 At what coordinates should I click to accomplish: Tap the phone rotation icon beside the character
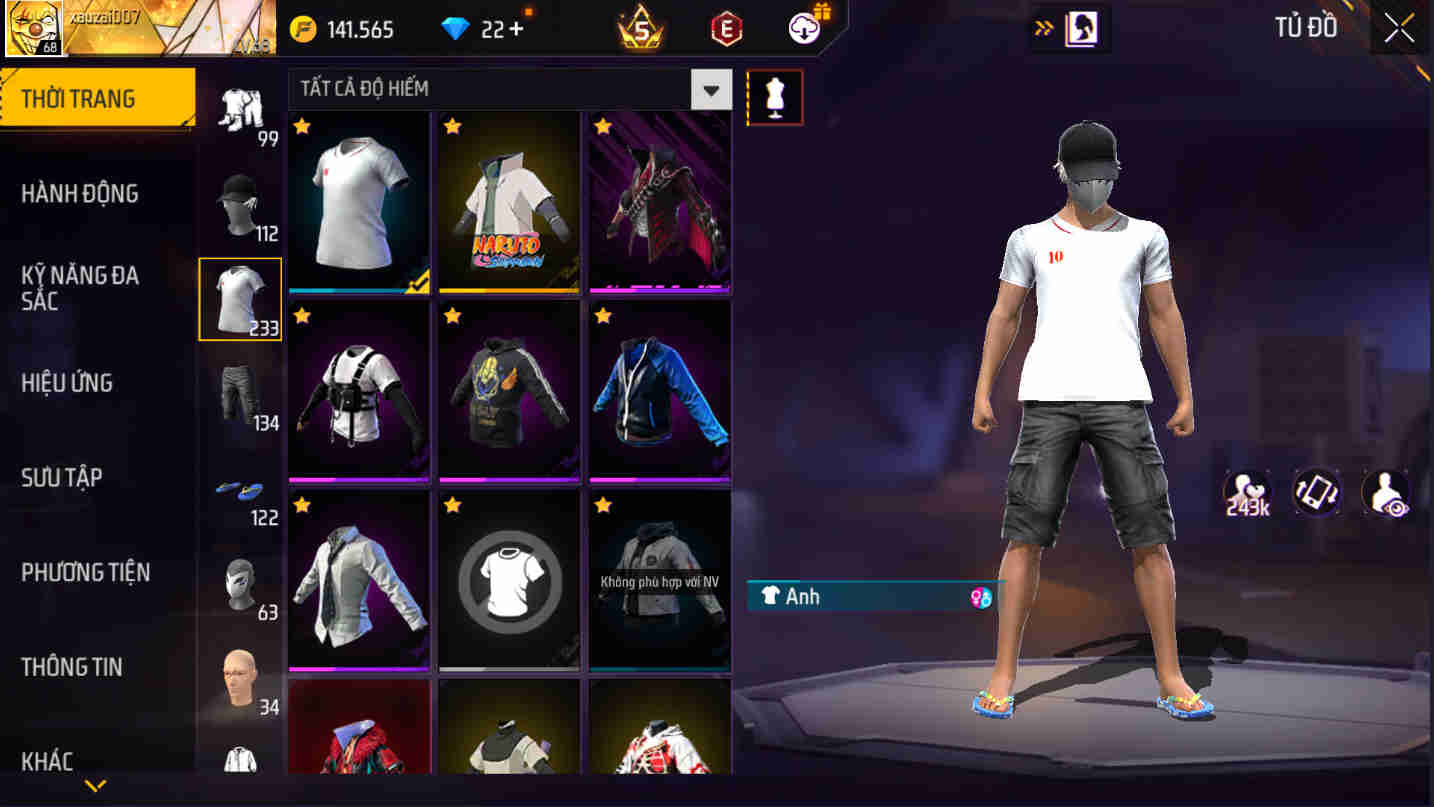tap(1316, 492)
